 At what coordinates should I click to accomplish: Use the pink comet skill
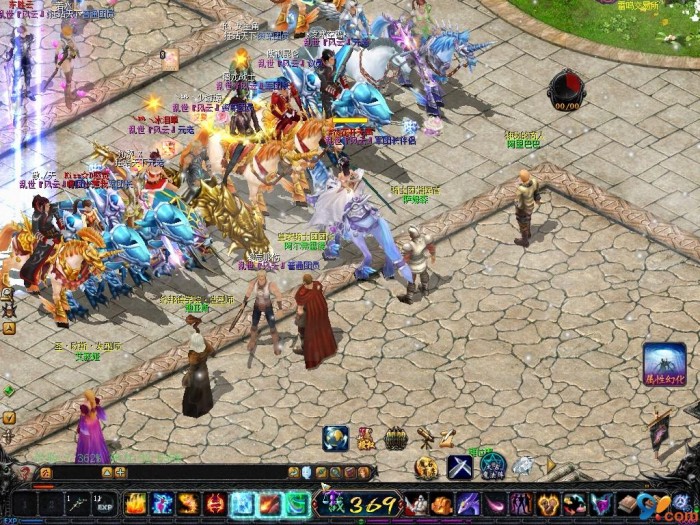click(495, 504)
